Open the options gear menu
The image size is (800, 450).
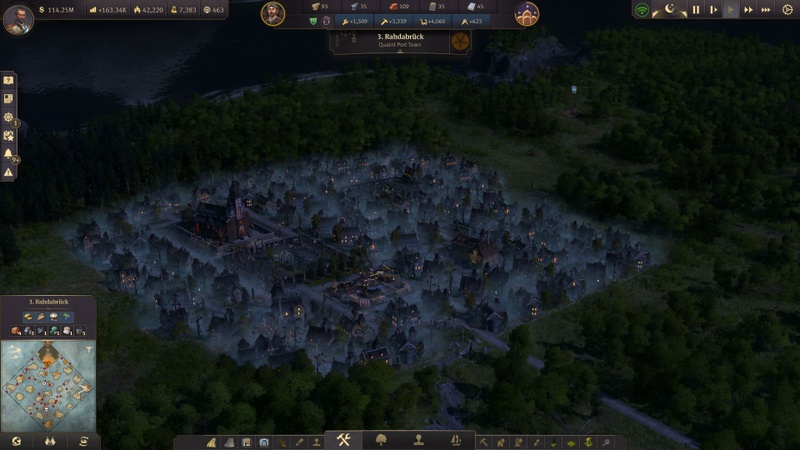[x=786, y=10]
